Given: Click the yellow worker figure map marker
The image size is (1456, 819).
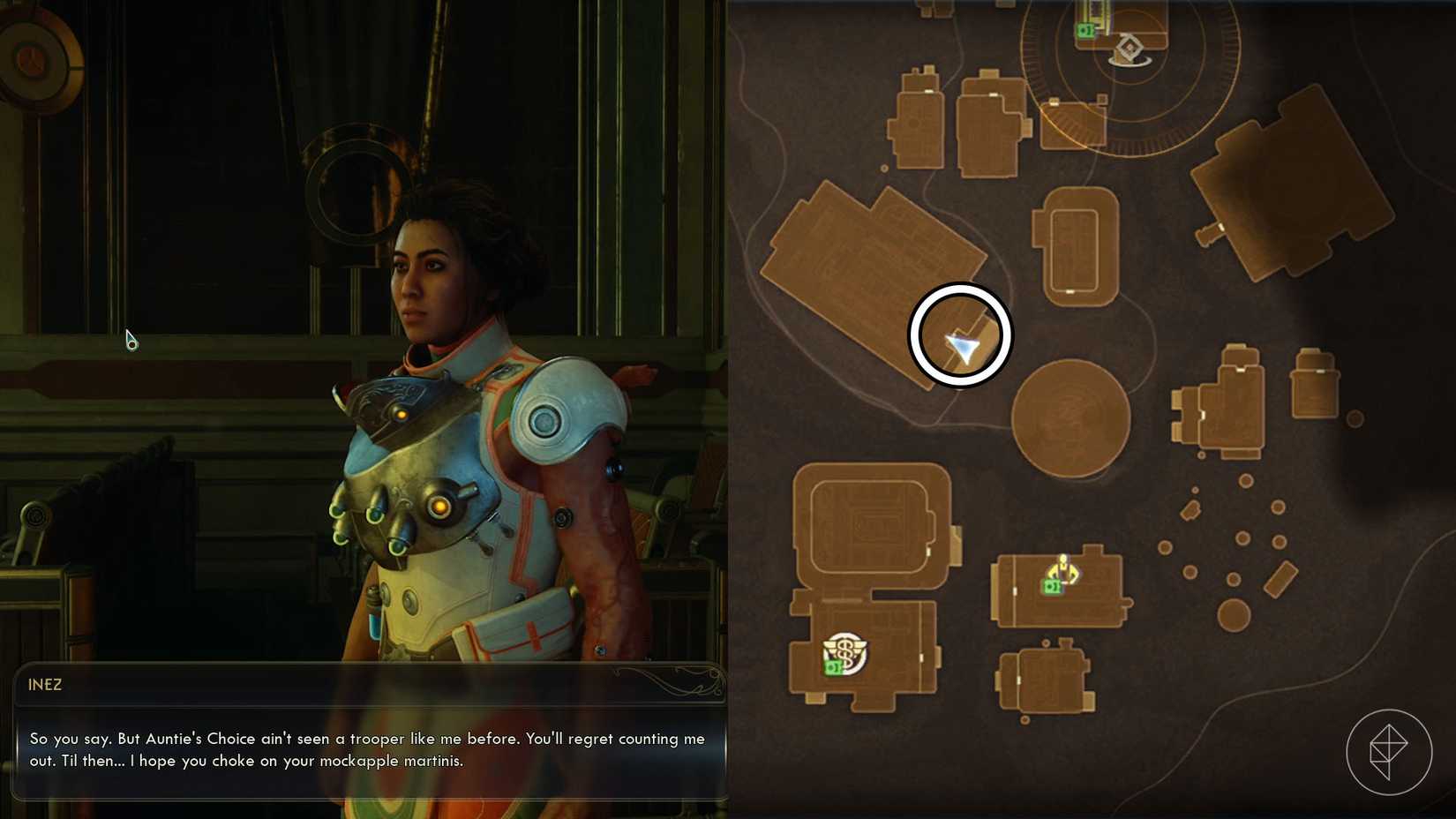Looking at the screenshot, I should 1063,569.
